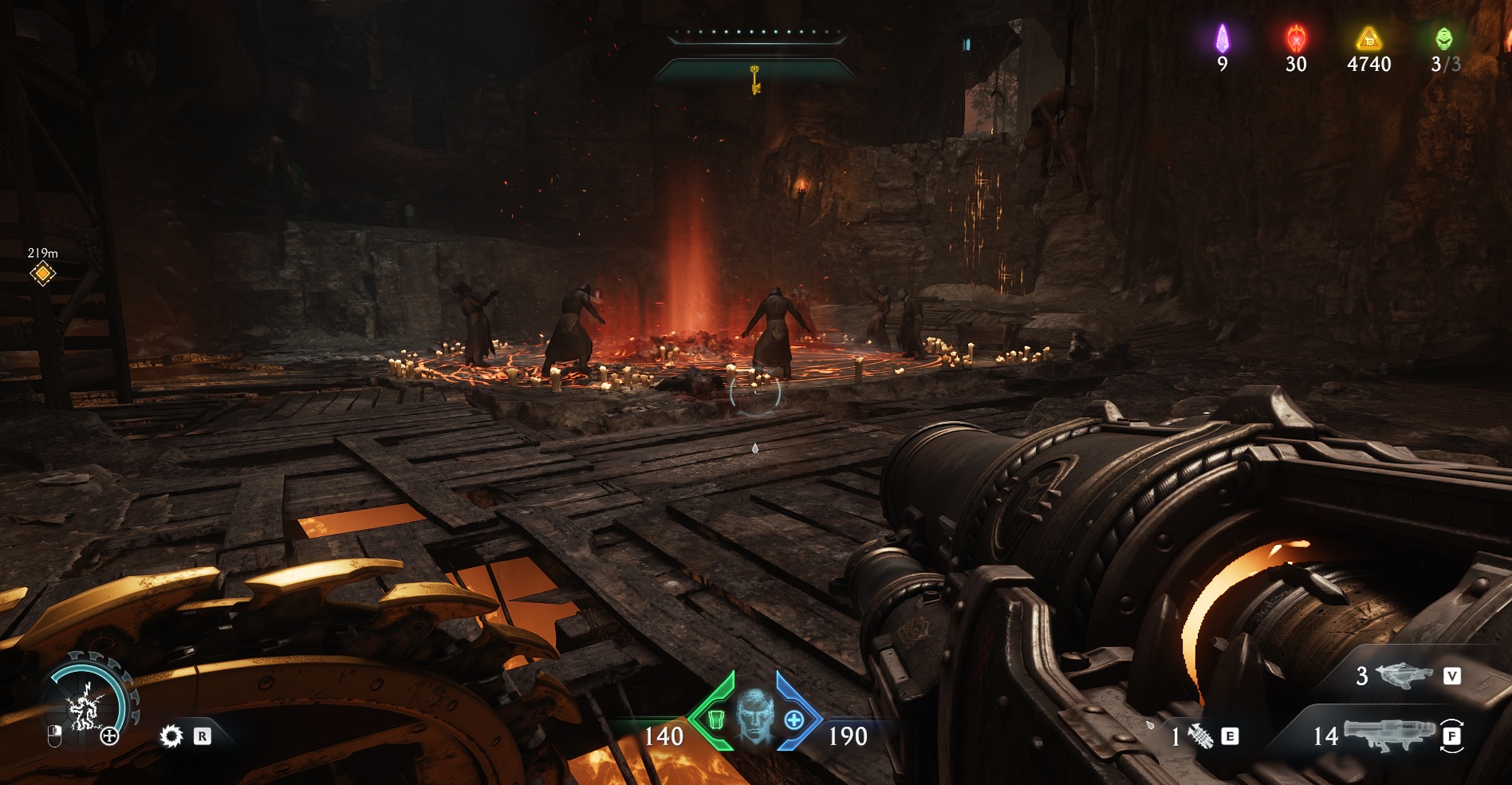This screenshot has height=785, width=1512.
Task: Click the purple wraithstone crystal icon
Action: 1222,38
